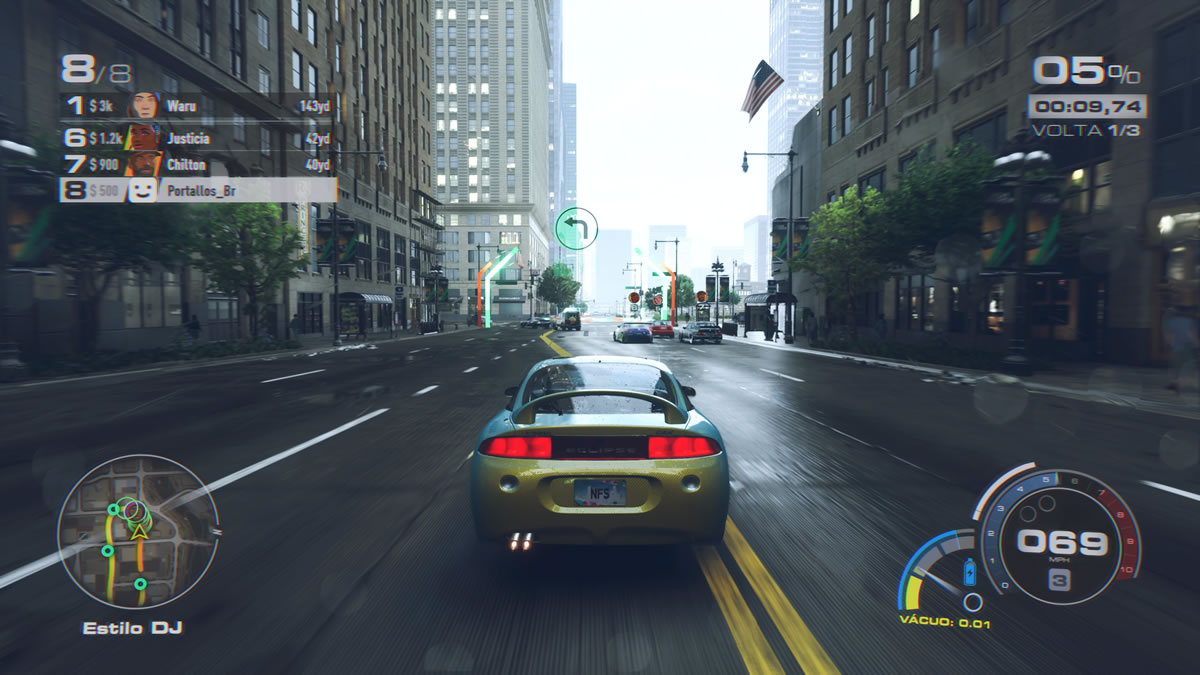1200x675 pixels.
Task: Choose Chilton's entry in the standings
Action: [198, 165]
